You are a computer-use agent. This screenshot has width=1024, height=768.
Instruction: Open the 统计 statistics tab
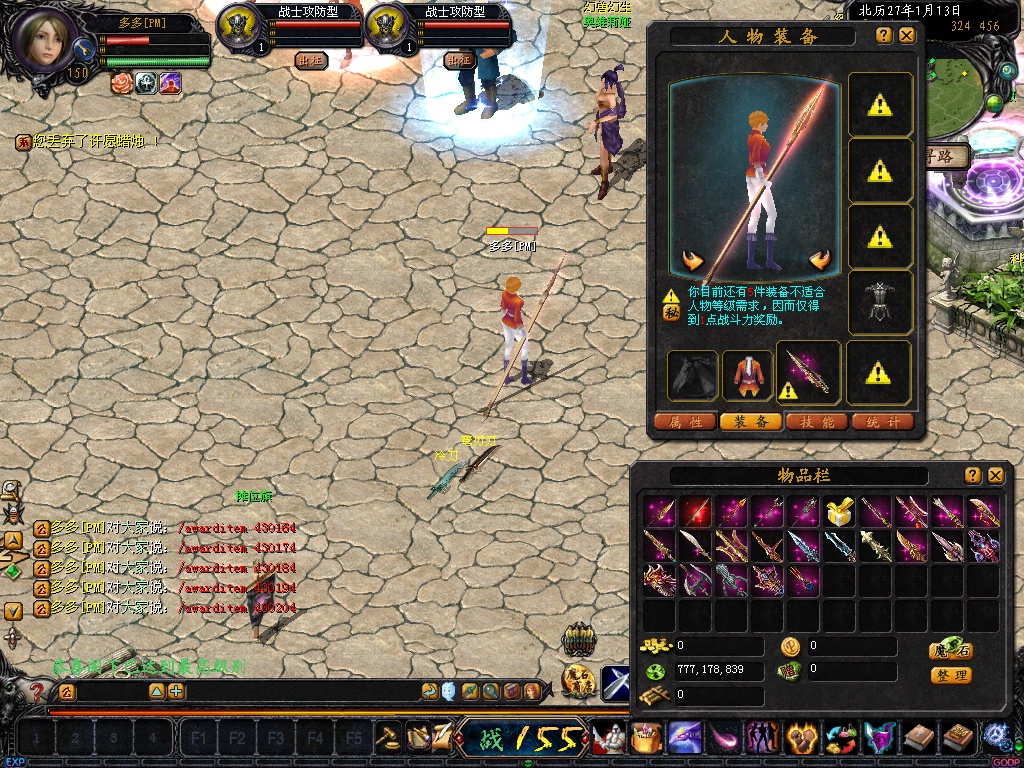pos(883,422)
